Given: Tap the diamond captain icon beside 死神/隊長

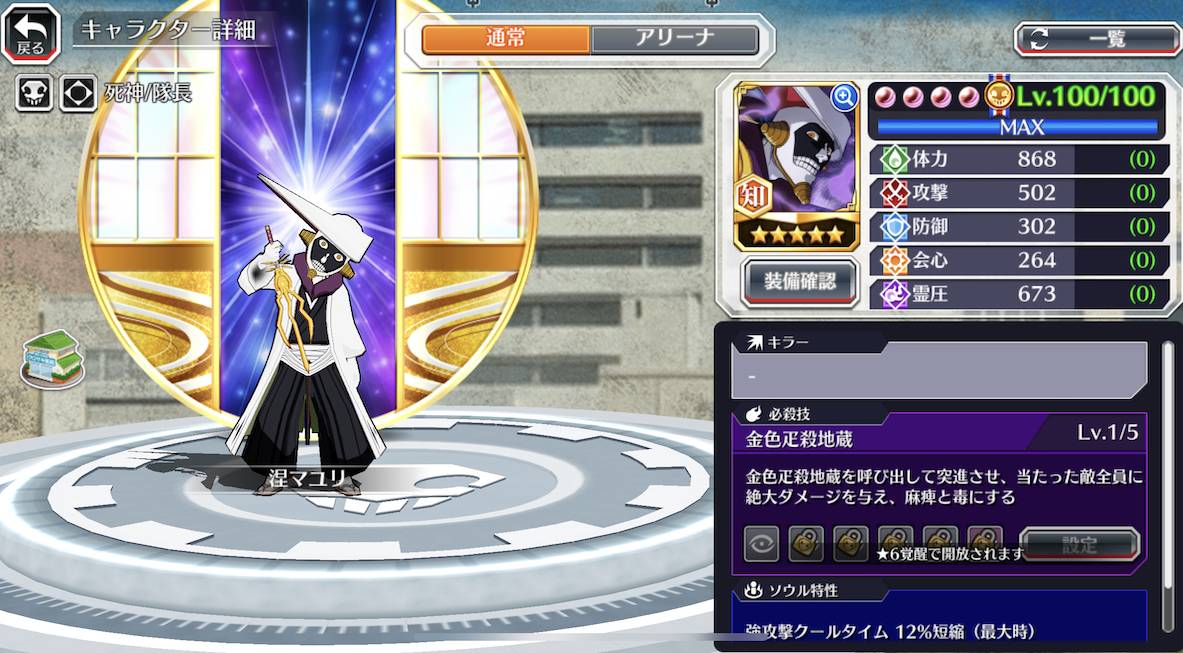Looking at the screenshot, I should (77, 94).
